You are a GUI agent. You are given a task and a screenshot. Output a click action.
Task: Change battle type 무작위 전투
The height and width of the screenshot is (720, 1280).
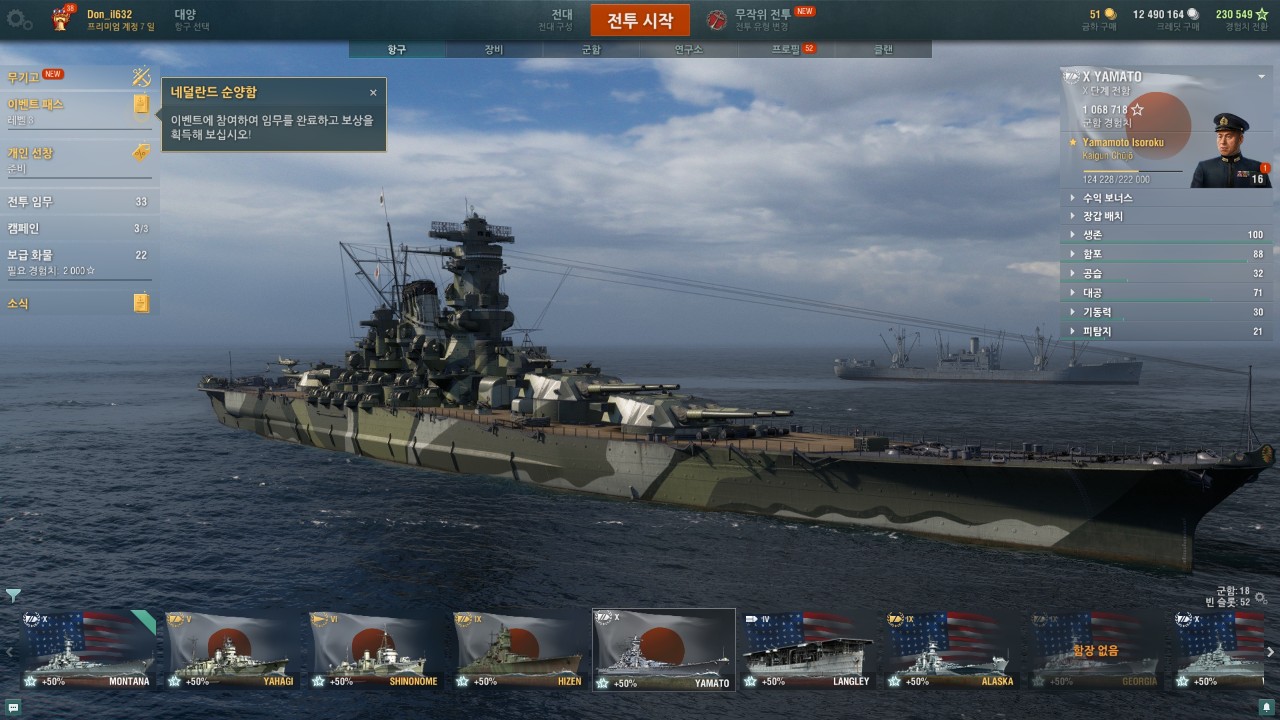(x=762, y=19)
